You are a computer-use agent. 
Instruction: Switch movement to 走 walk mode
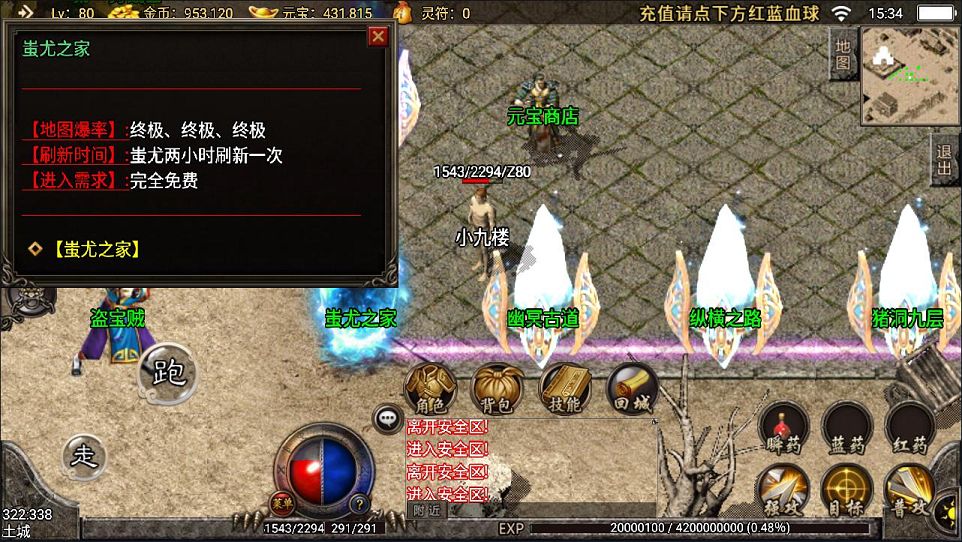click(x=84, y=456)
